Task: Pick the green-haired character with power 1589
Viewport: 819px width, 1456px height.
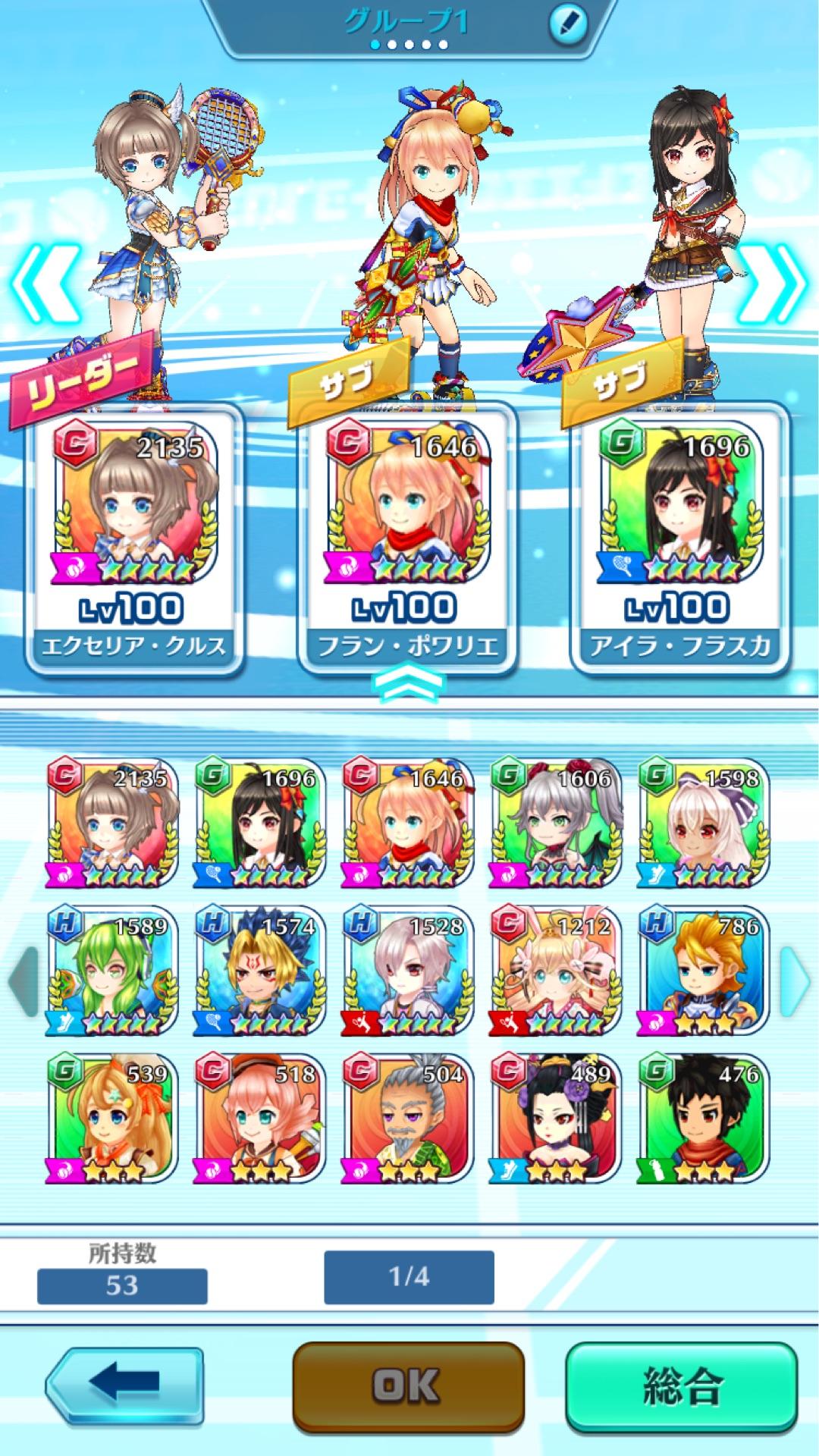Action: tap(111, 972)
